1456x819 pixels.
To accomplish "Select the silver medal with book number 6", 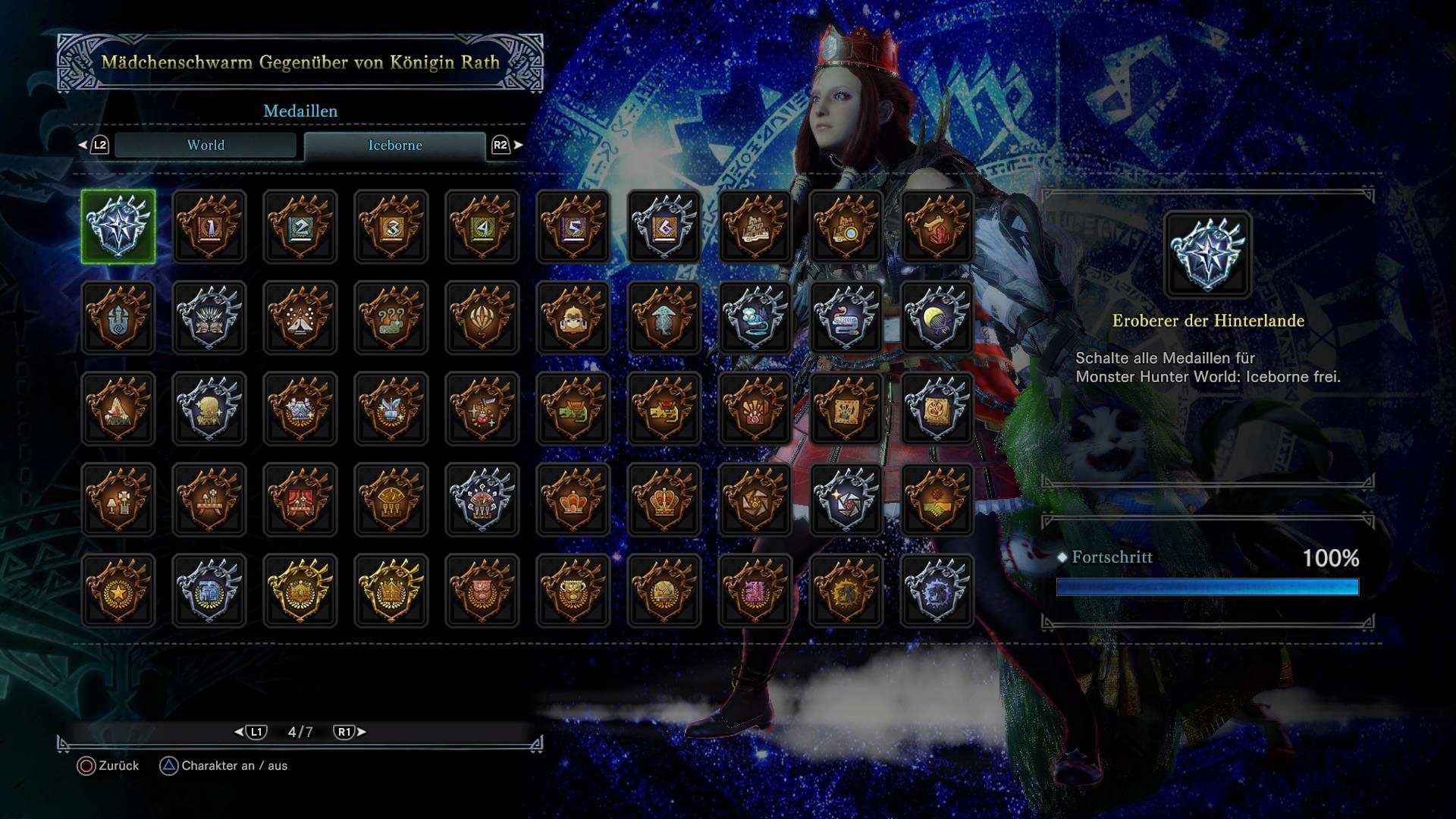I will 664,227.
